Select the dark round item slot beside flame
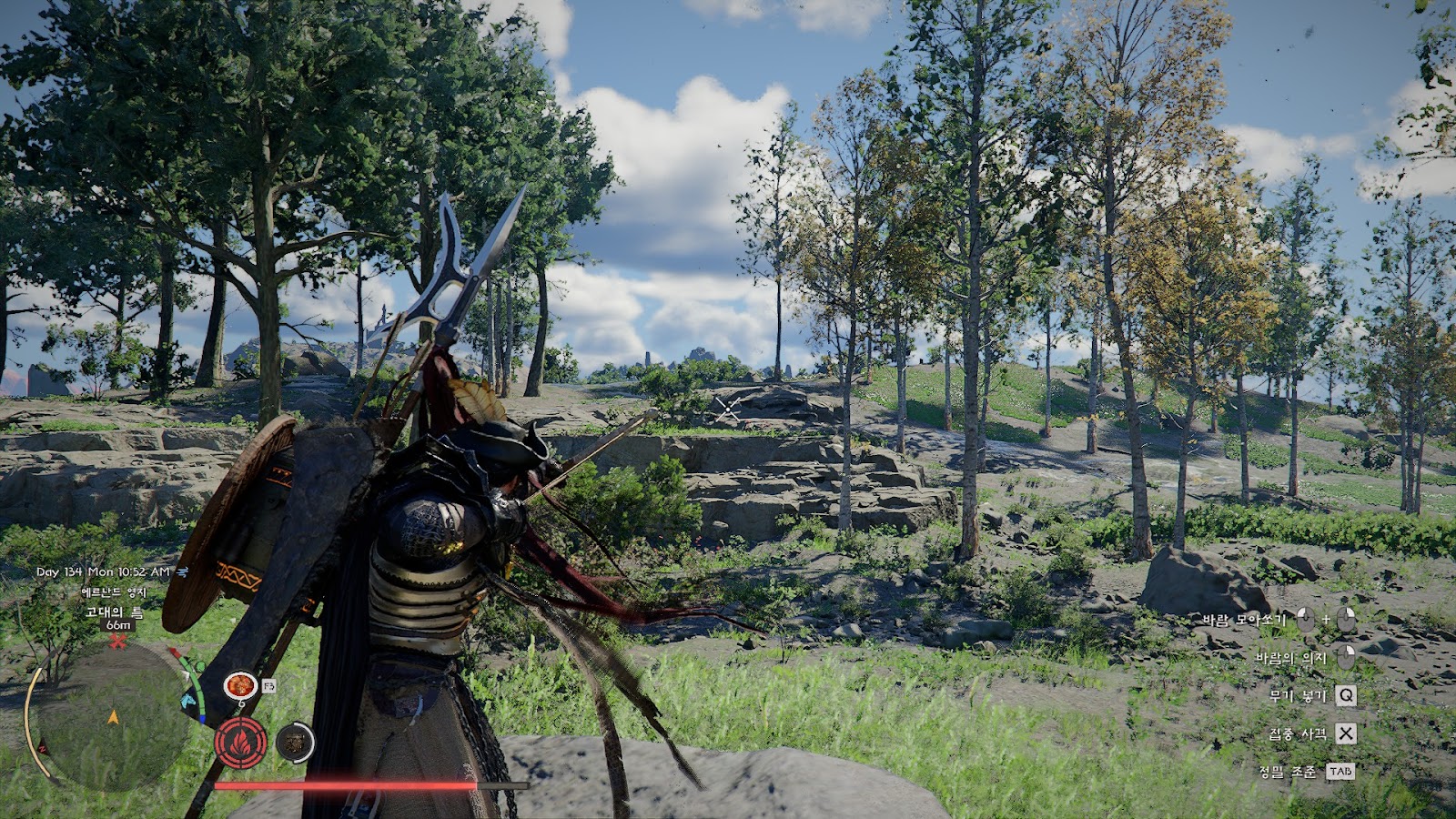 (295, 743)
